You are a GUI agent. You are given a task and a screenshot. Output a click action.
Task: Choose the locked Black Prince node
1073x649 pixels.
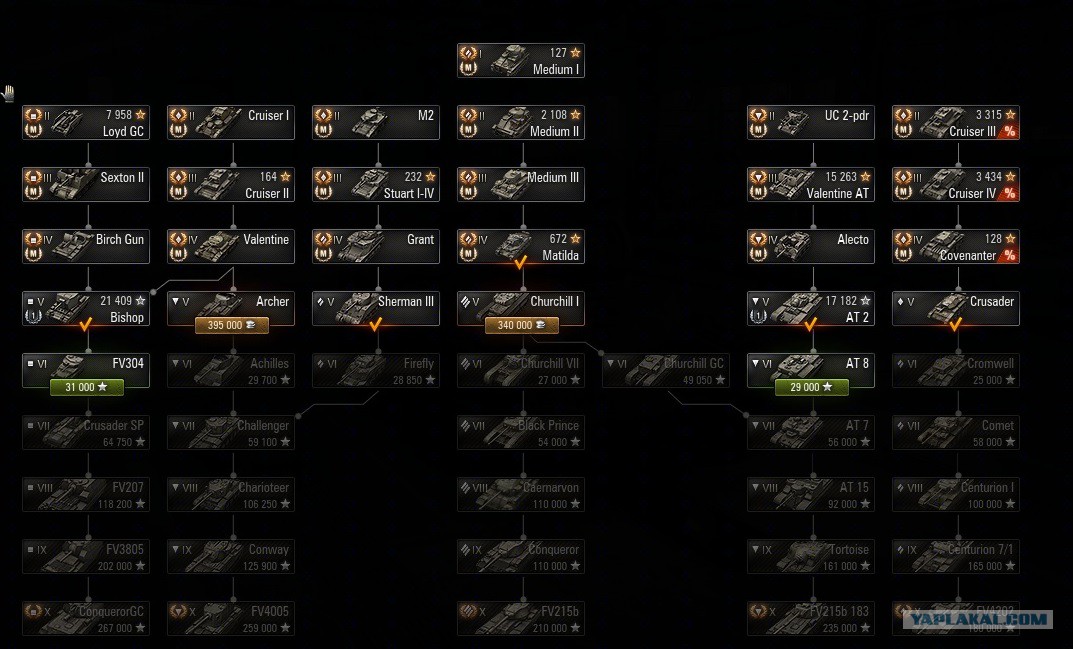pos(521,433)
